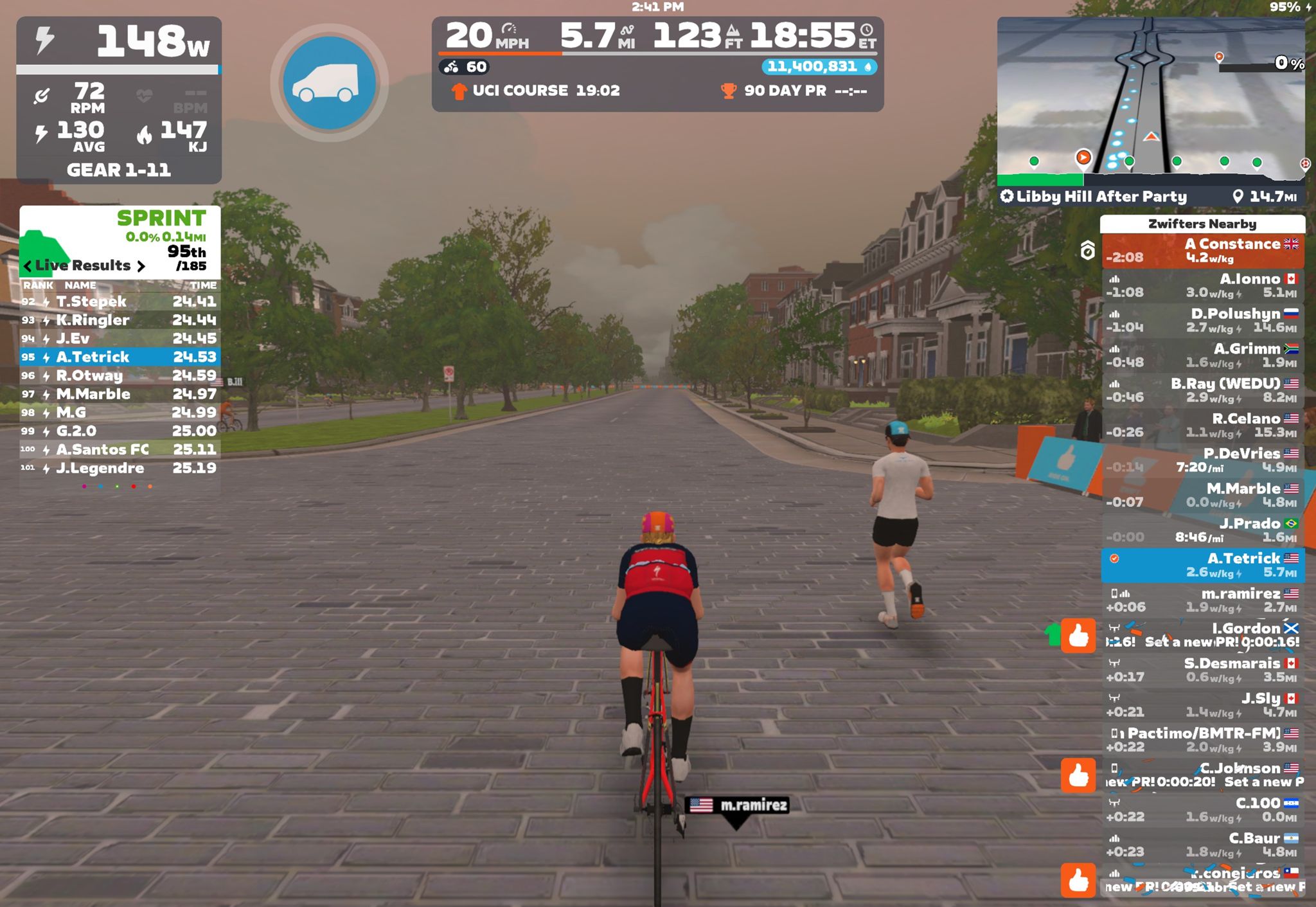1316x907 pixels.
Task: Choose J.Sly rider row
Action: tap(1202, 705)
